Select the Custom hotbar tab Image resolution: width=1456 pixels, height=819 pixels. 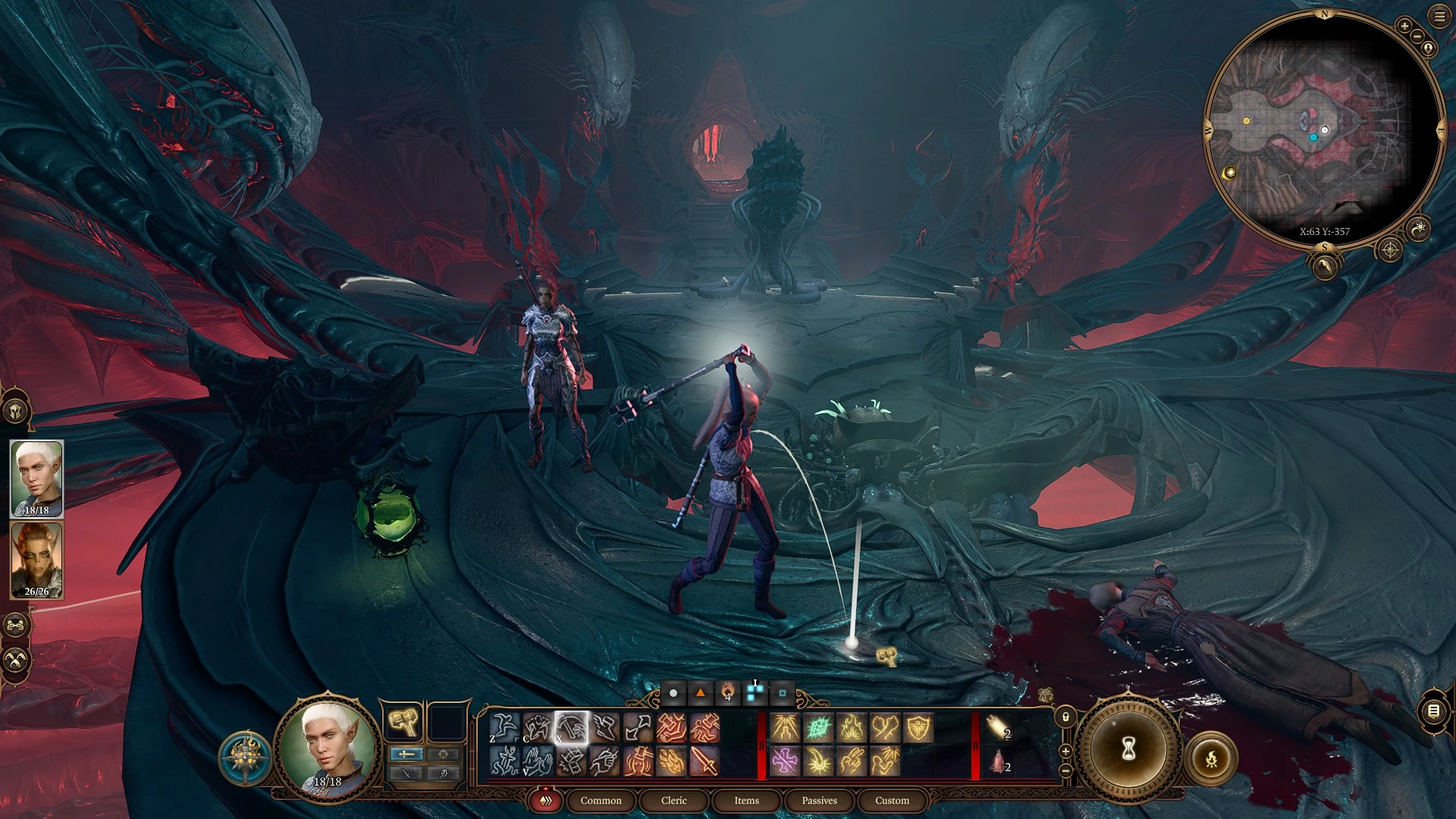point(892,800)
